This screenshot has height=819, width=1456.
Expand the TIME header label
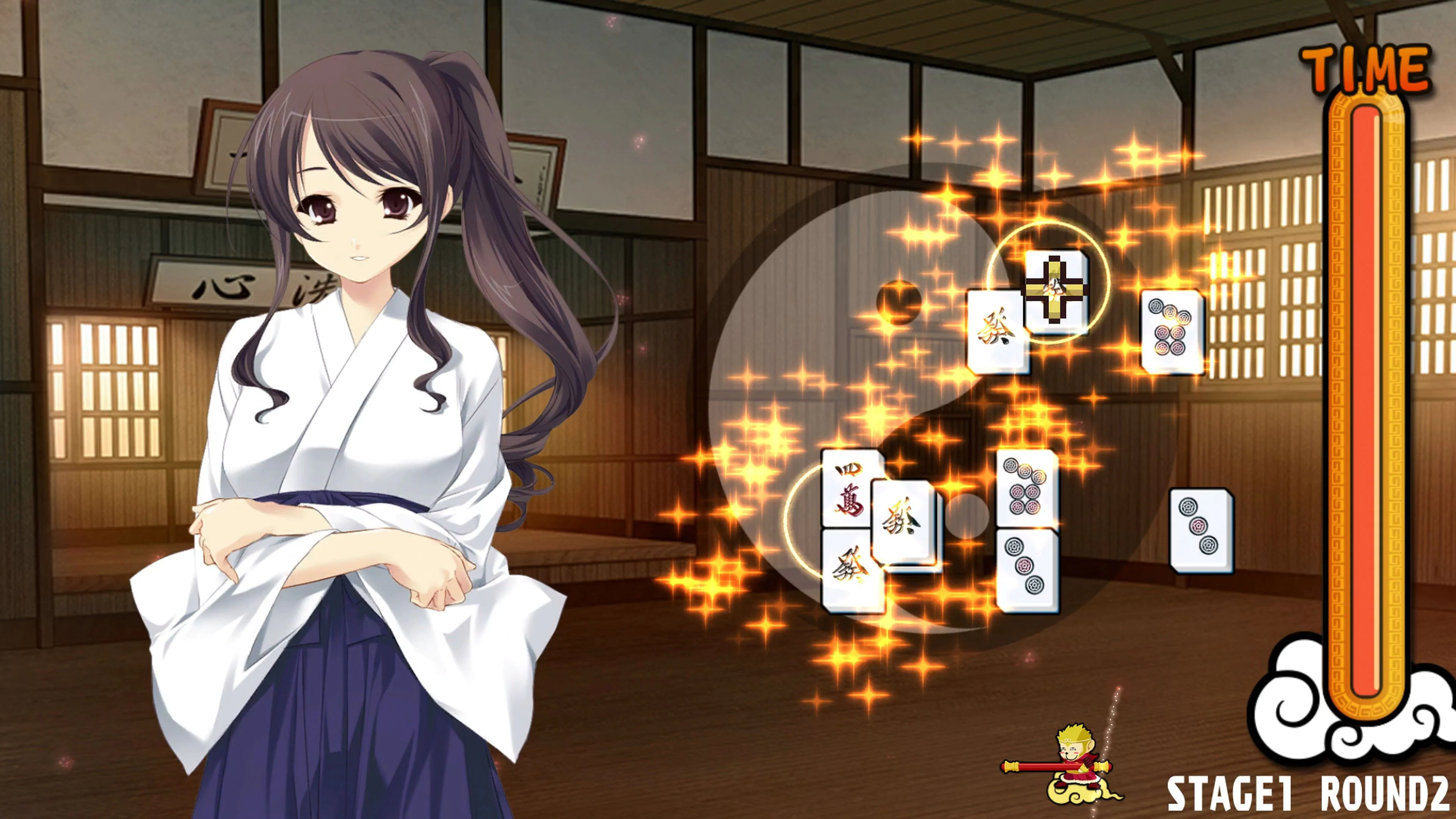[1362, 68]
